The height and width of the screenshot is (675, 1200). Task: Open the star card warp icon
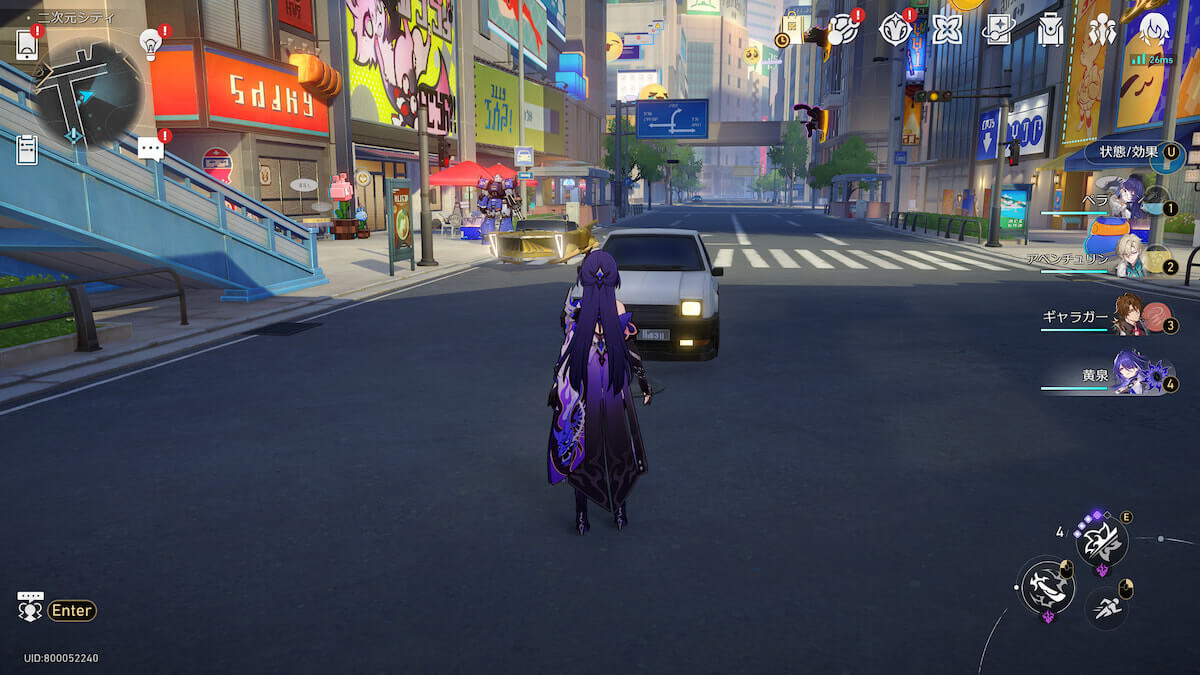point(998,30)
